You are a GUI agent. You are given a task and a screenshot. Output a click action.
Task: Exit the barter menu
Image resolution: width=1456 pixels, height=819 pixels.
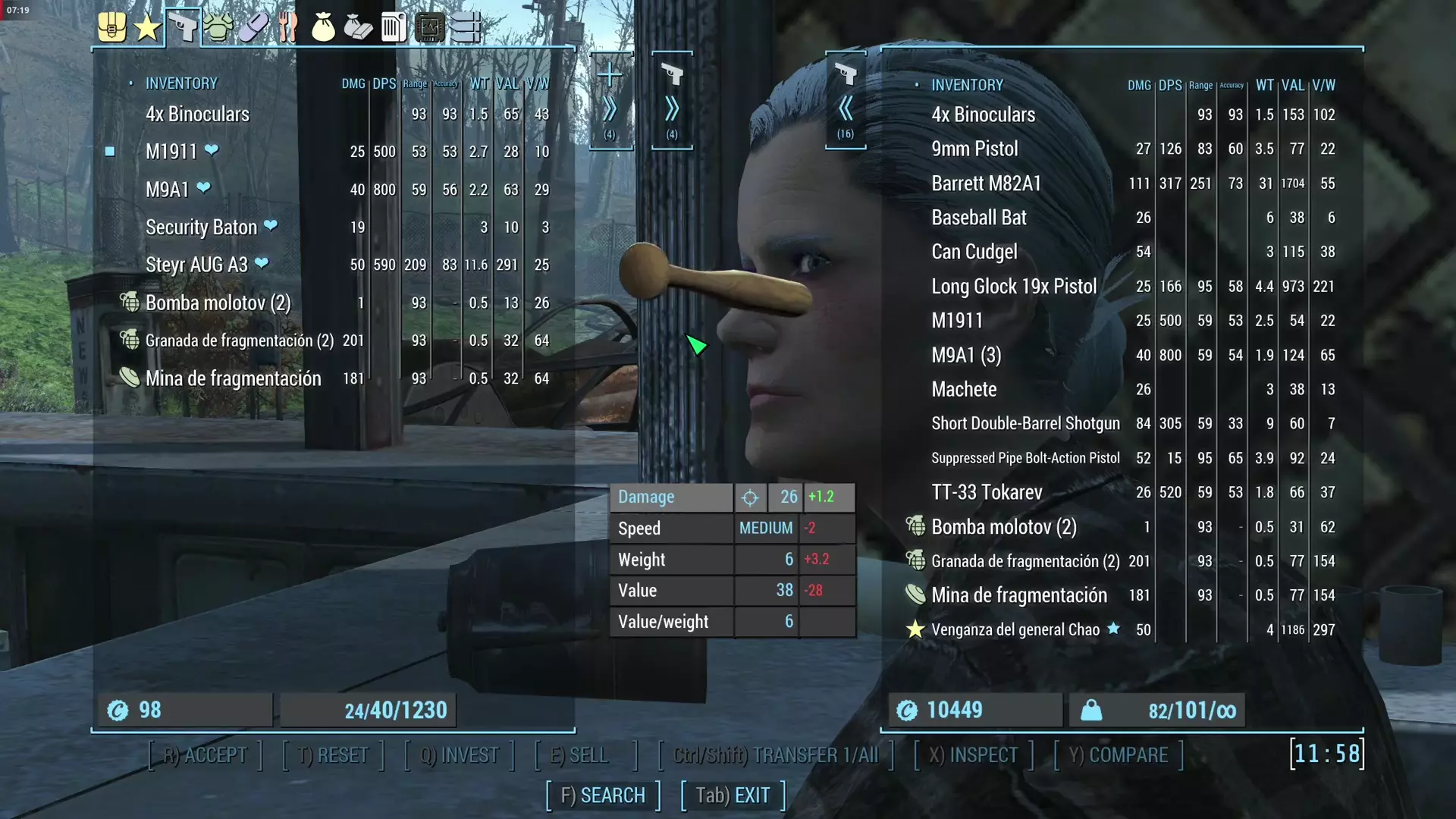click(733, 795)
